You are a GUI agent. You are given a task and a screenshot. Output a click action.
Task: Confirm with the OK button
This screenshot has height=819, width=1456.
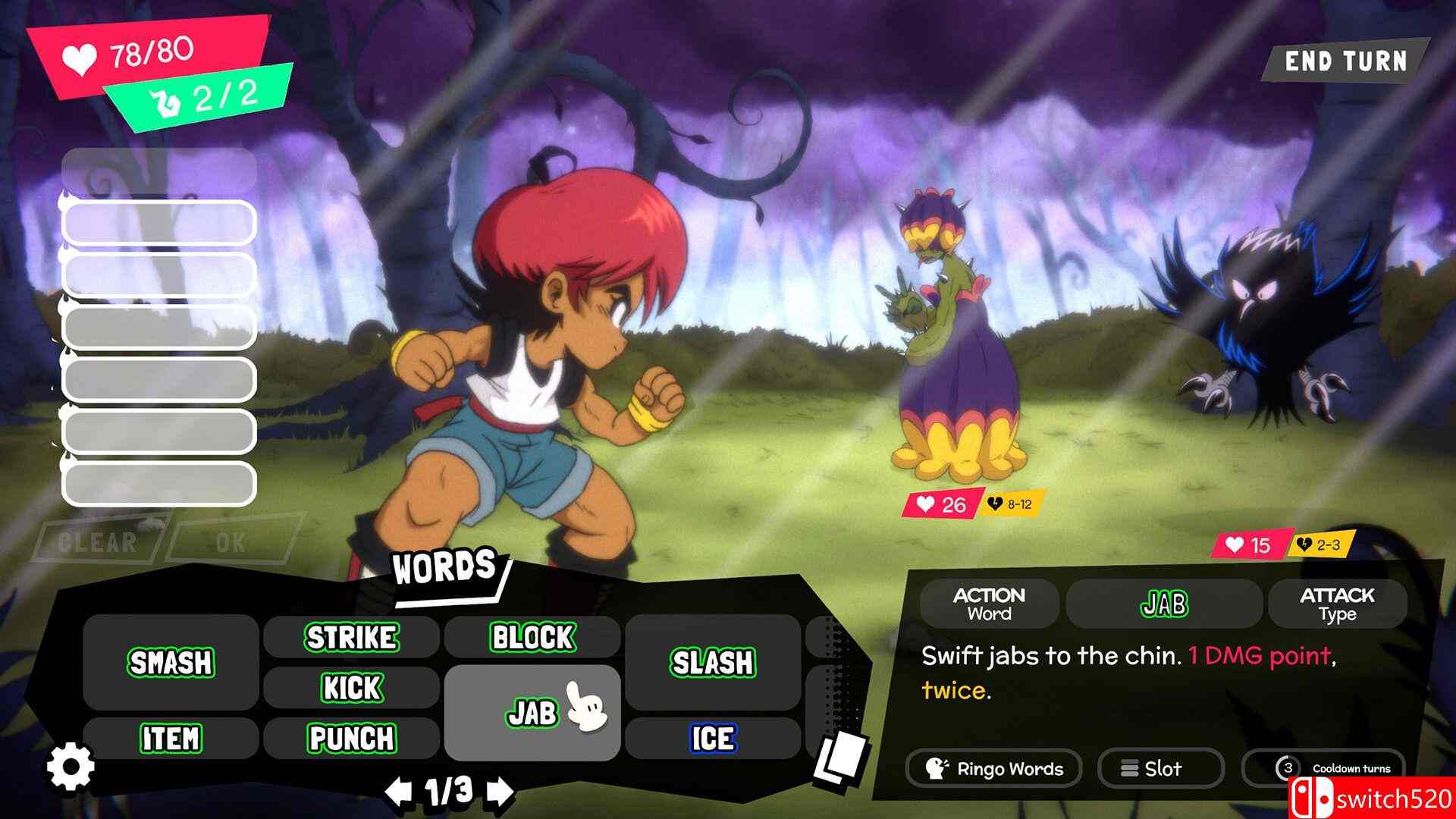pyautogui.click(x=231, y=542)
